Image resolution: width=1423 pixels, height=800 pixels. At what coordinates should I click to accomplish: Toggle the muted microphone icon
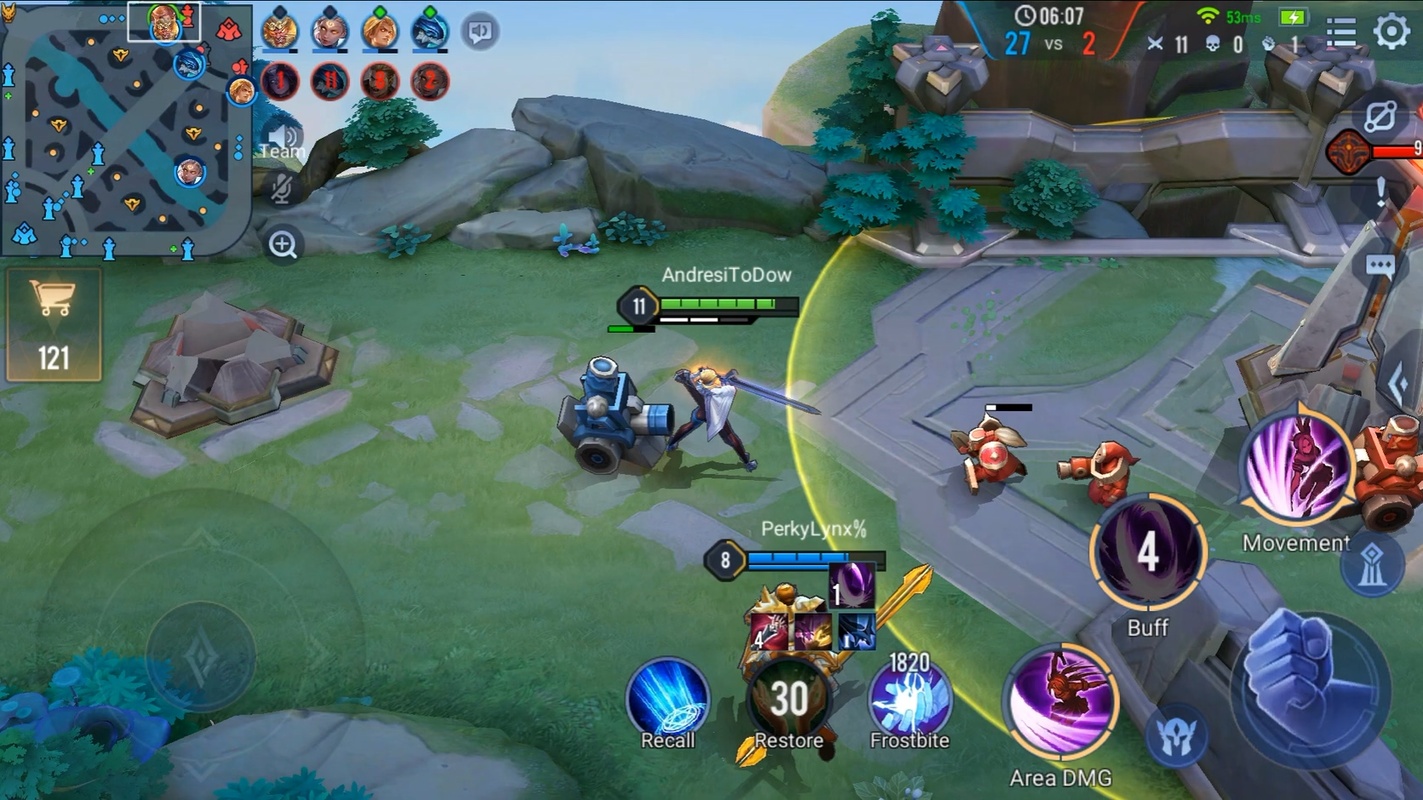point(281,187)
